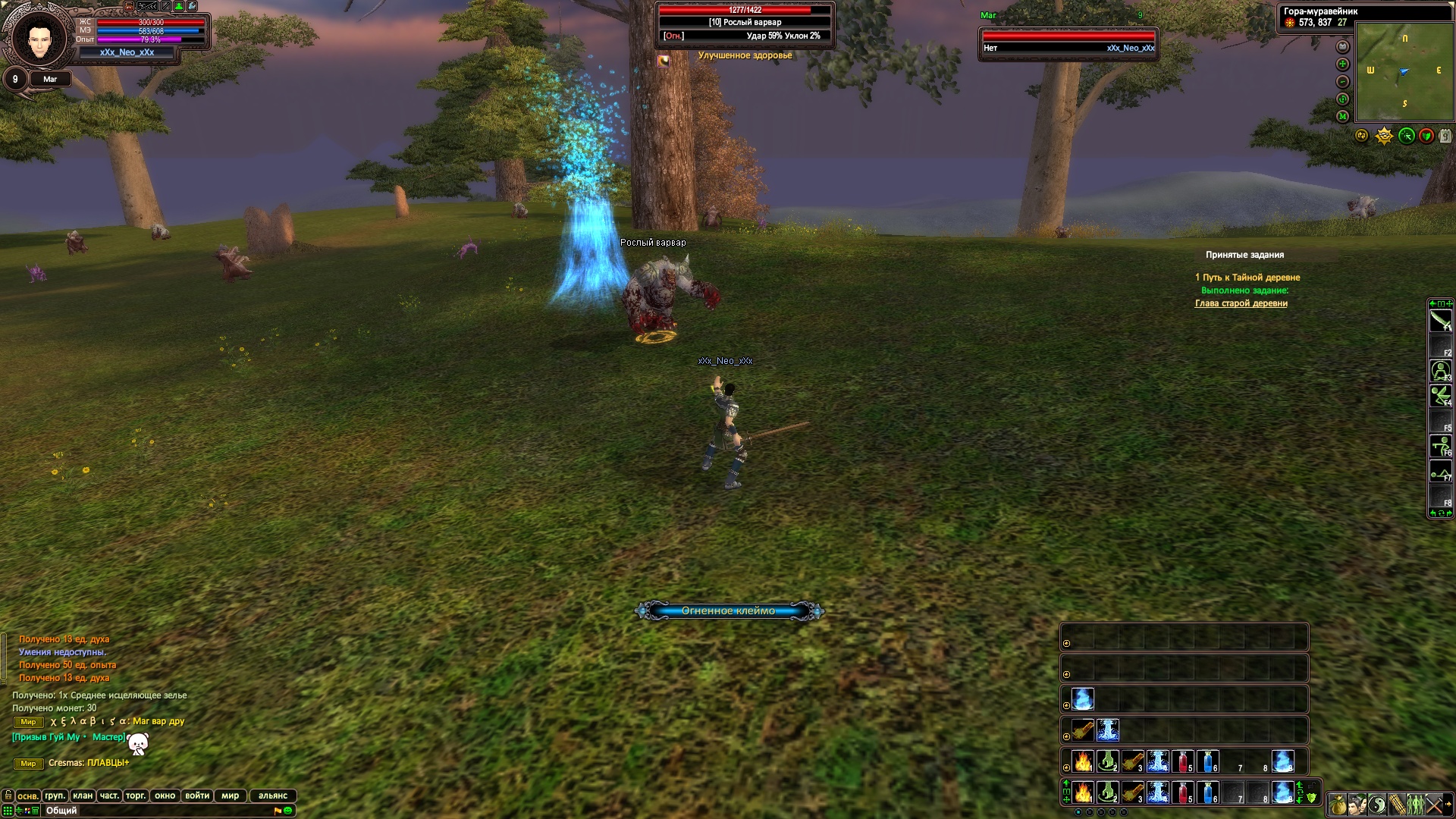Click the player portrait avatar
The image size is (1456, 819).
[x=38, y=38]
